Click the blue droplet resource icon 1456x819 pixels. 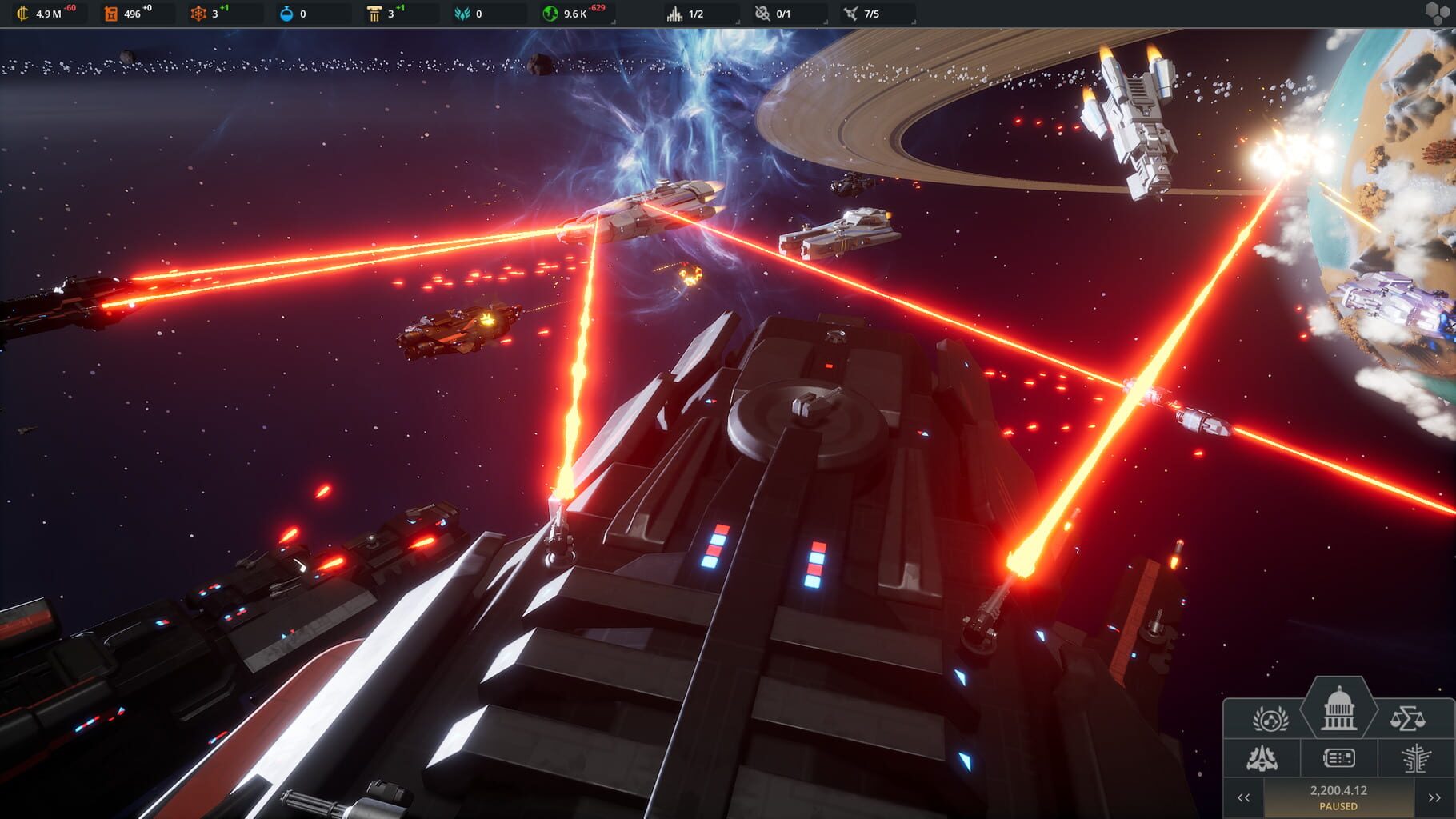point(285,13)
